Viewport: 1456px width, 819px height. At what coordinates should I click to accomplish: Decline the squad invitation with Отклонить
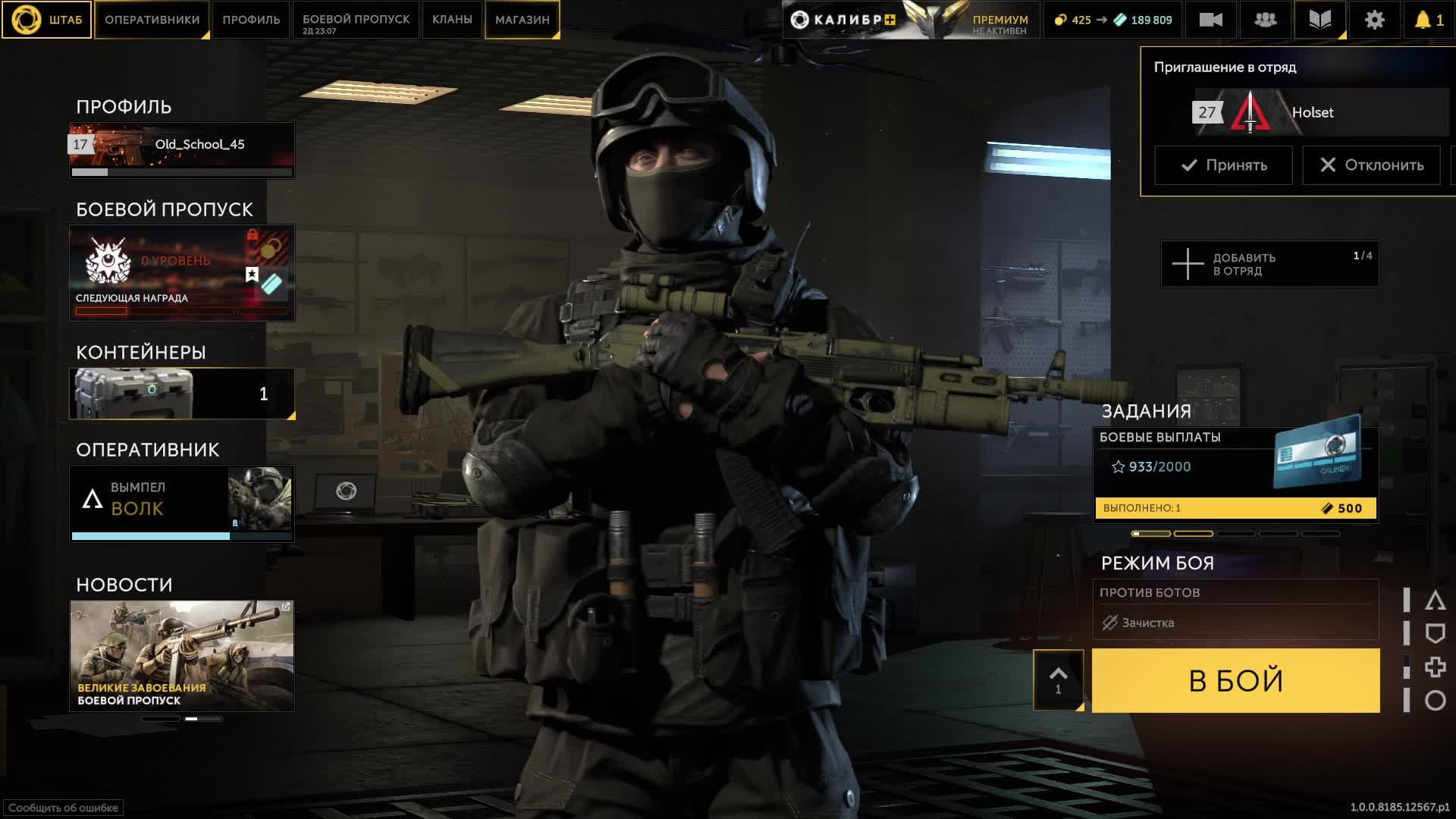(x=1371, y=165)
